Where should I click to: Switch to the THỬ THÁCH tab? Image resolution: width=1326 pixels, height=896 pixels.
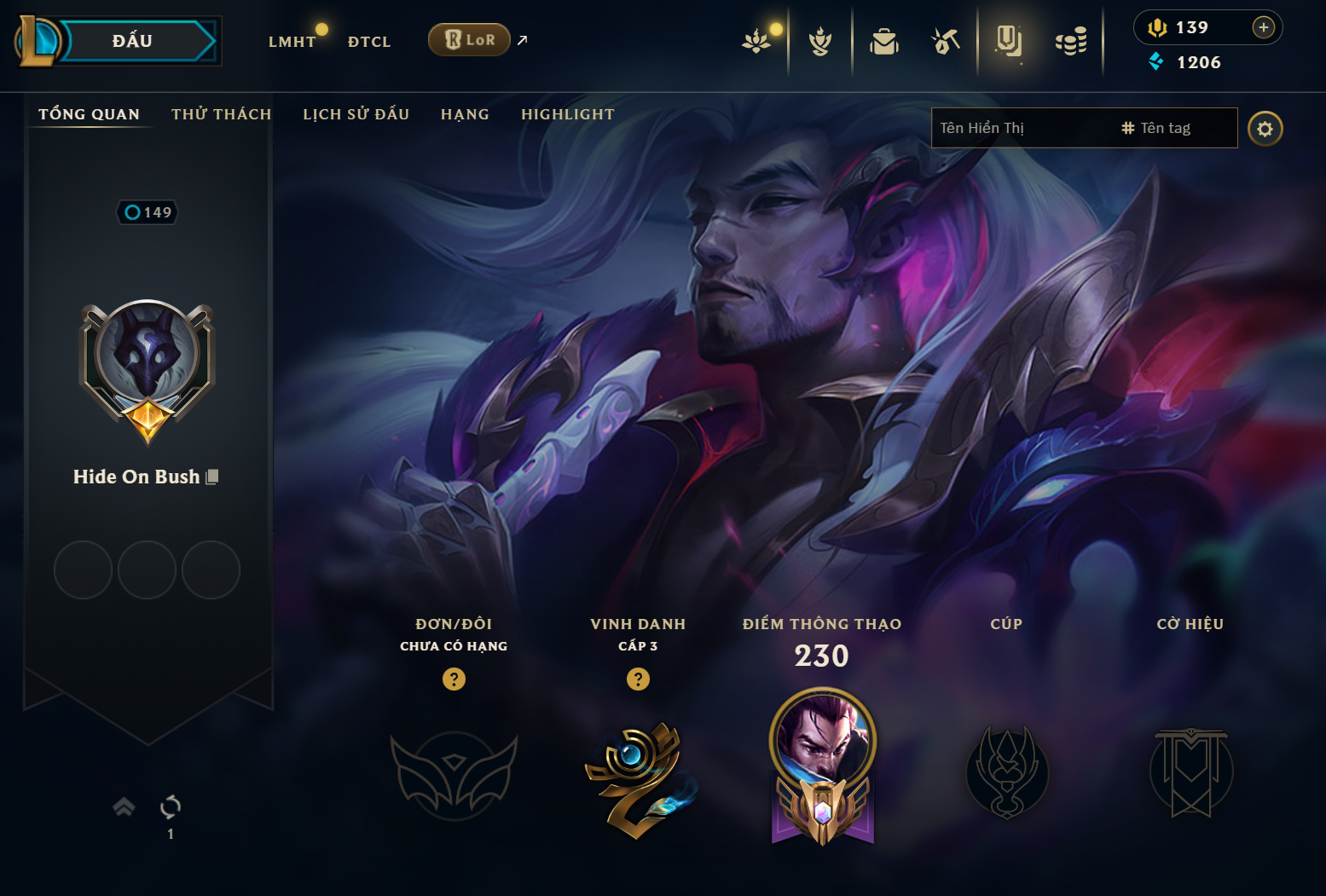point(221,114)
